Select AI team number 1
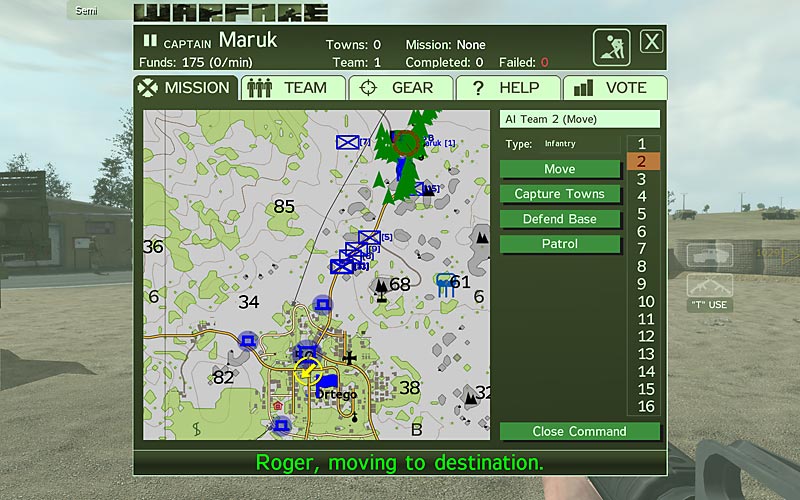The image size is (800, 500). 642,144
